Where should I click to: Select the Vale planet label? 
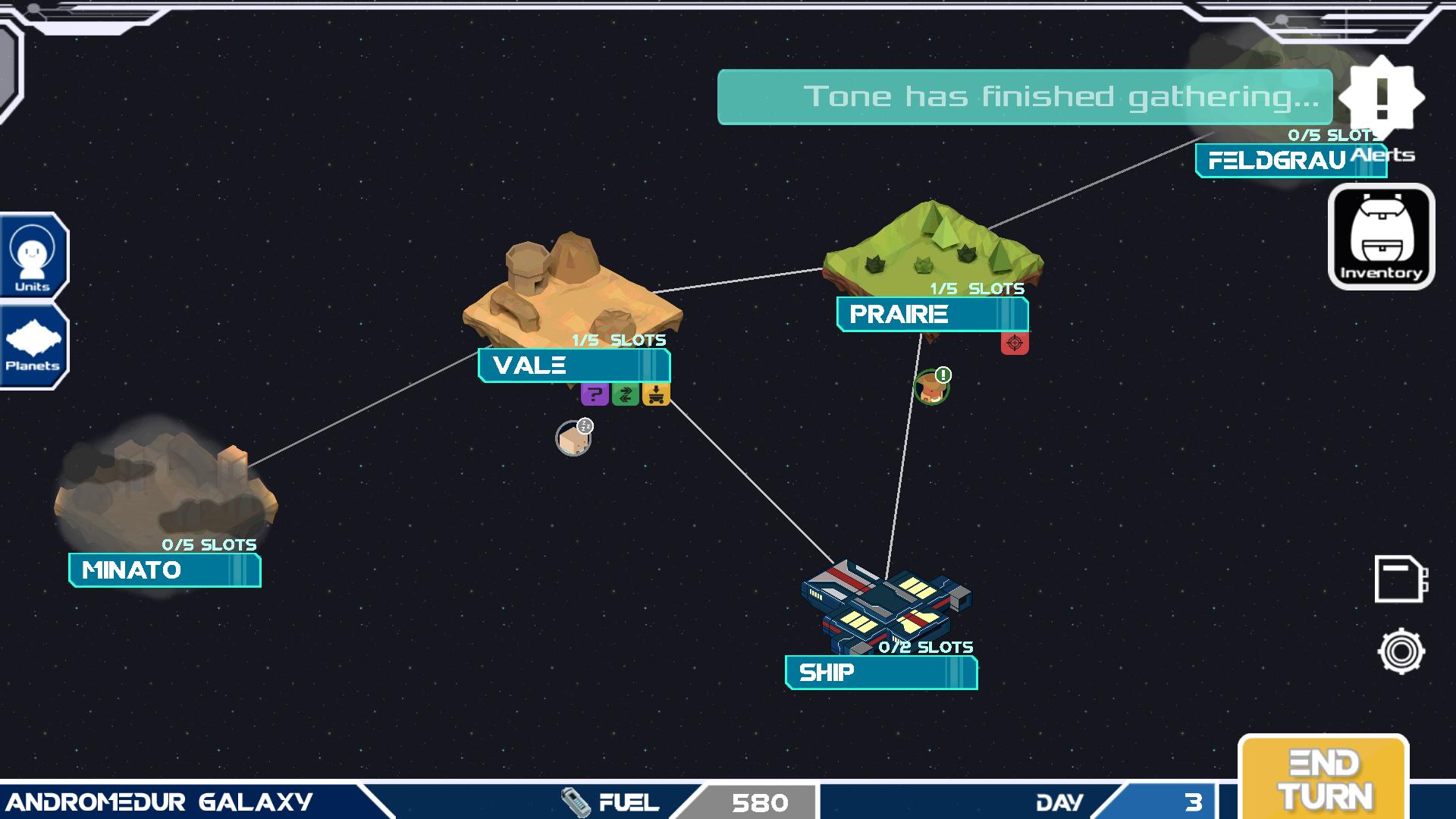point(573,366)
